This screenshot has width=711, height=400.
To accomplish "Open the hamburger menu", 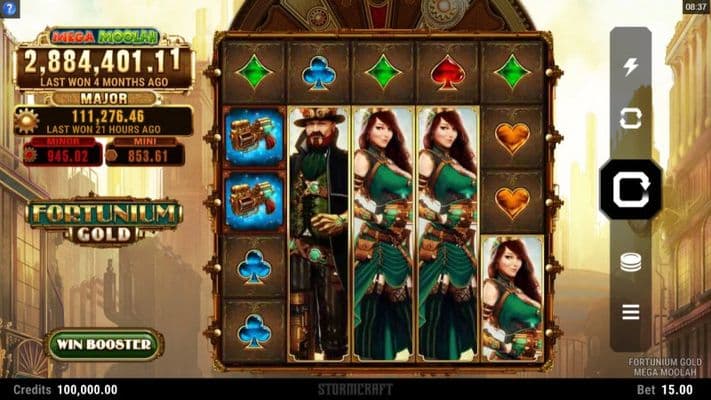I will tap(630, 312).
